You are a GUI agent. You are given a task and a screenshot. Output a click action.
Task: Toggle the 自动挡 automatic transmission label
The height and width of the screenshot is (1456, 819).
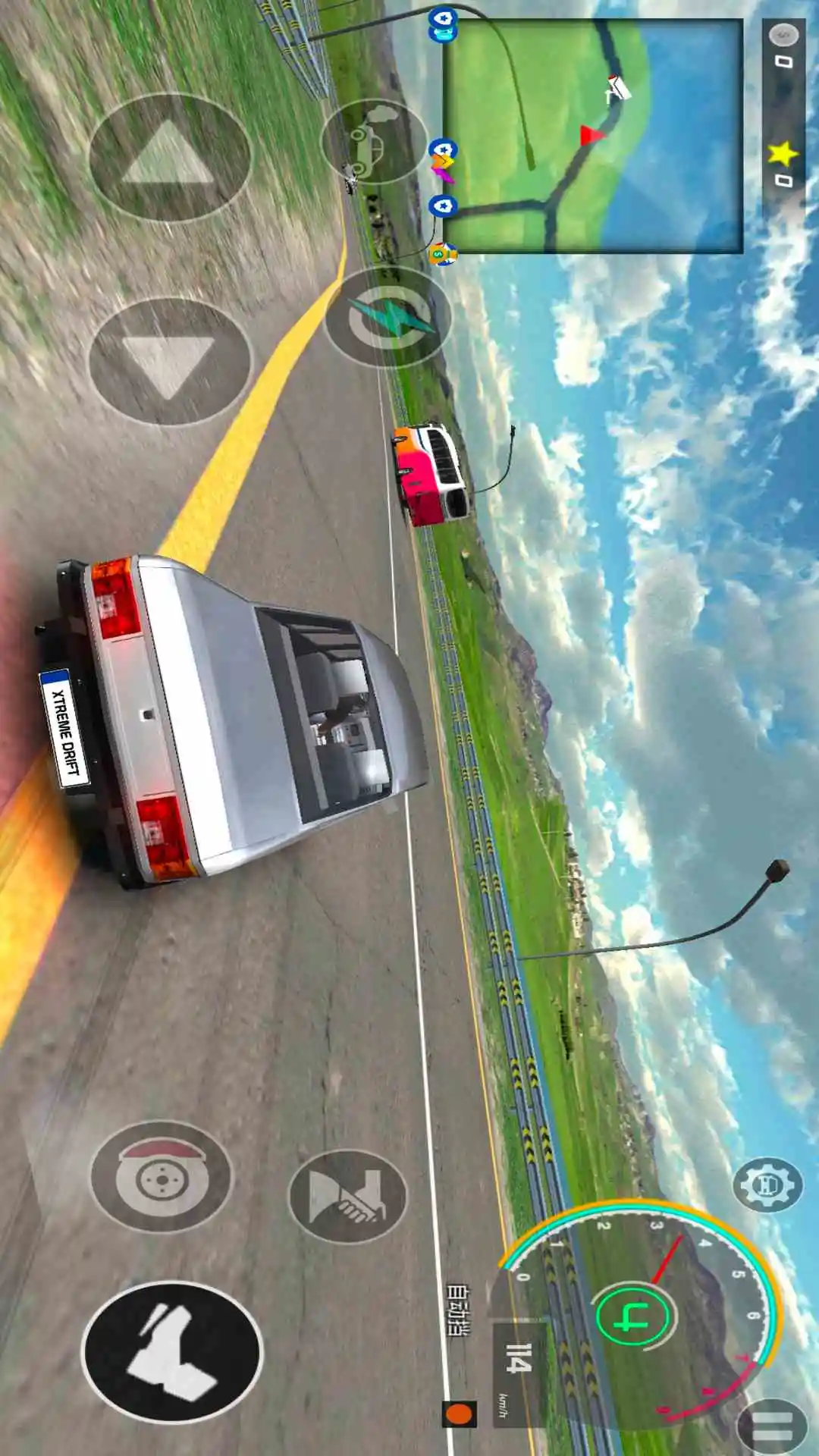click(x=457, y=1310)
